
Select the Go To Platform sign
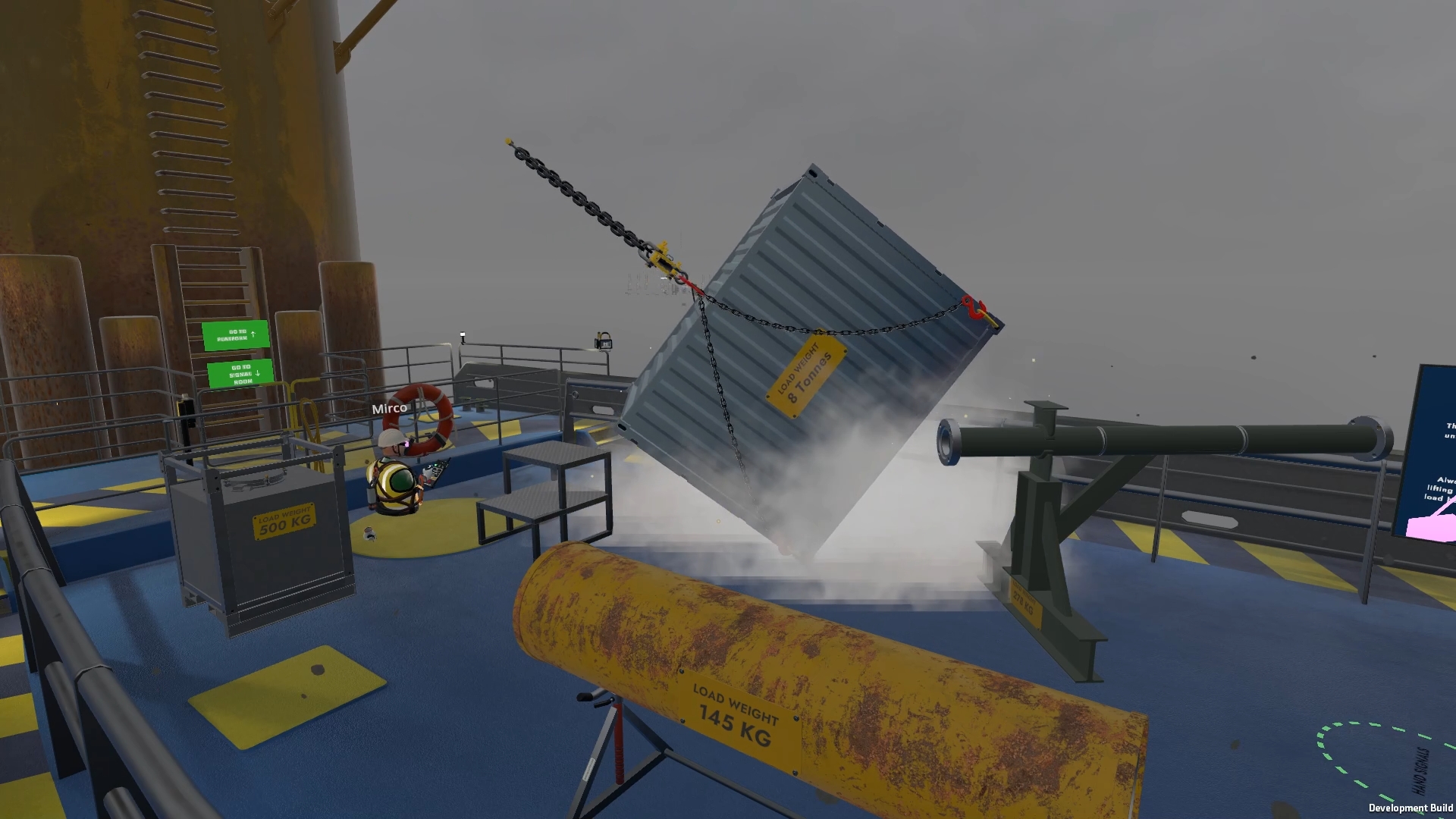(x=236, y=334)
